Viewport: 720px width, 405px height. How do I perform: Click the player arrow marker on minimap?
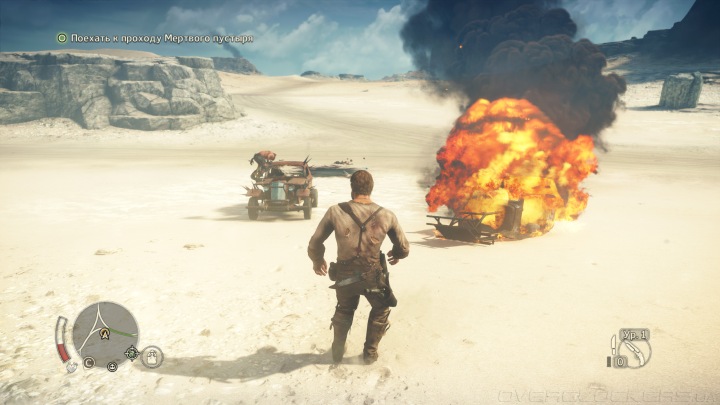(x=104, y=335)
